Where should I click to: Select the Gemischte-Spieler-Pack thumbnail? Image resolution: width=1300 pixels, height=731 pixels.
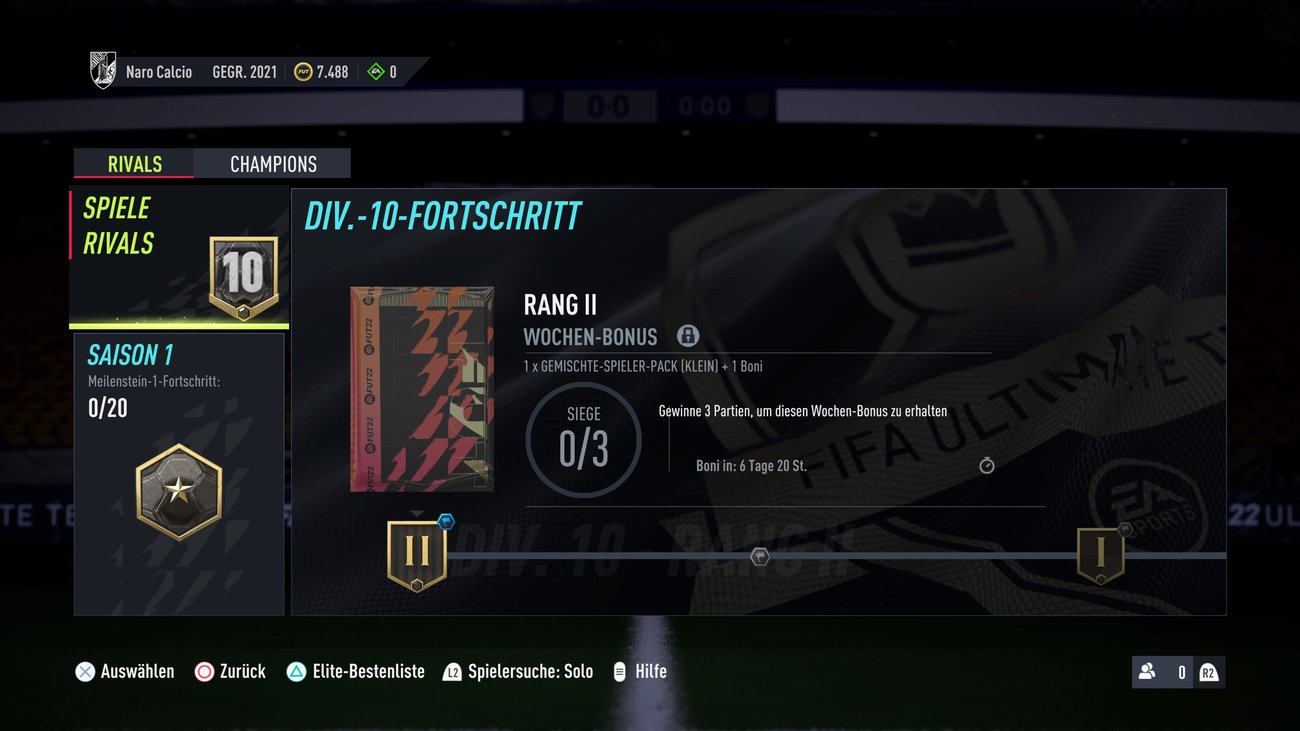422,388
